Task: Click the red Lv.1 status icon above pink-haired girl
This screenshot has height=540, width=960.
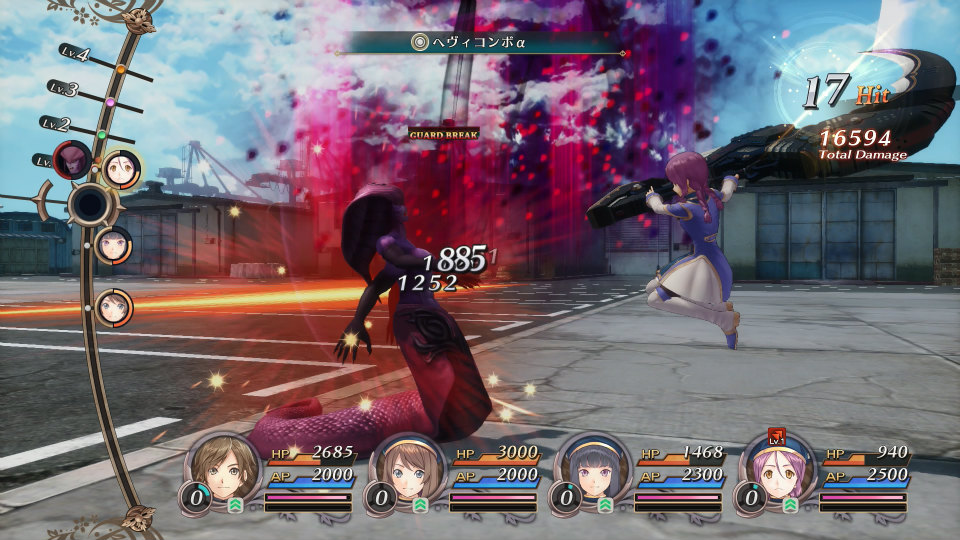Action: (x=775, y=436)
